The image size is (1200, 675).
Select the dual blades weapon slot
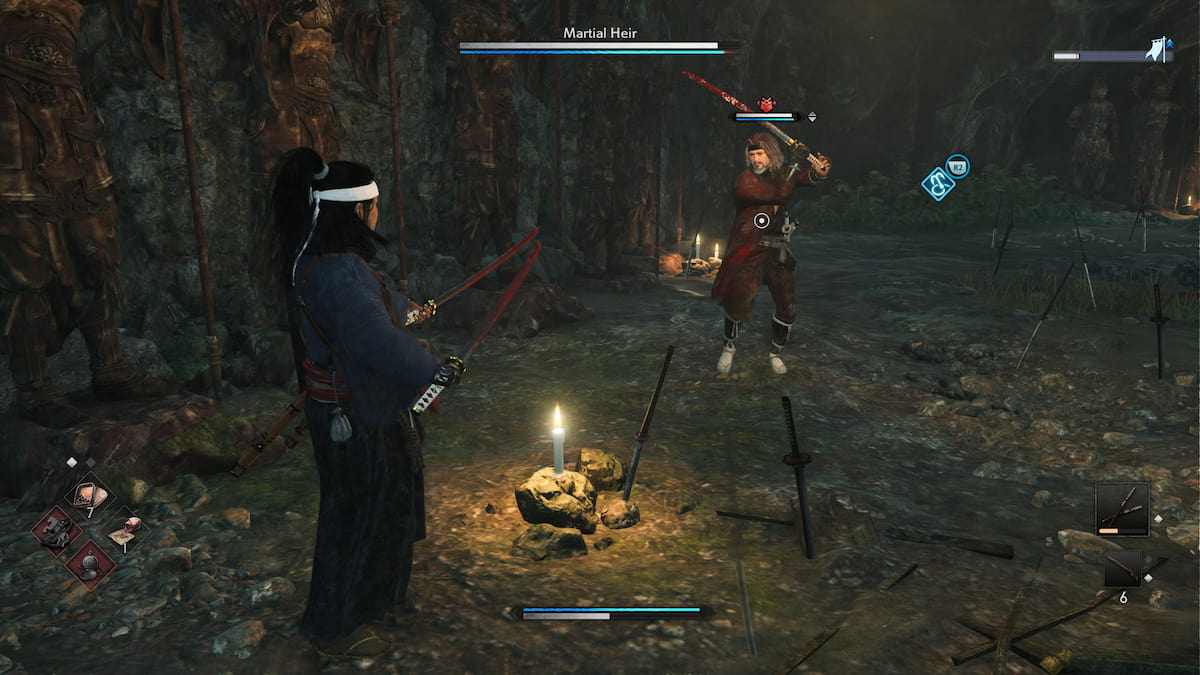click(x=1121, y=509)
